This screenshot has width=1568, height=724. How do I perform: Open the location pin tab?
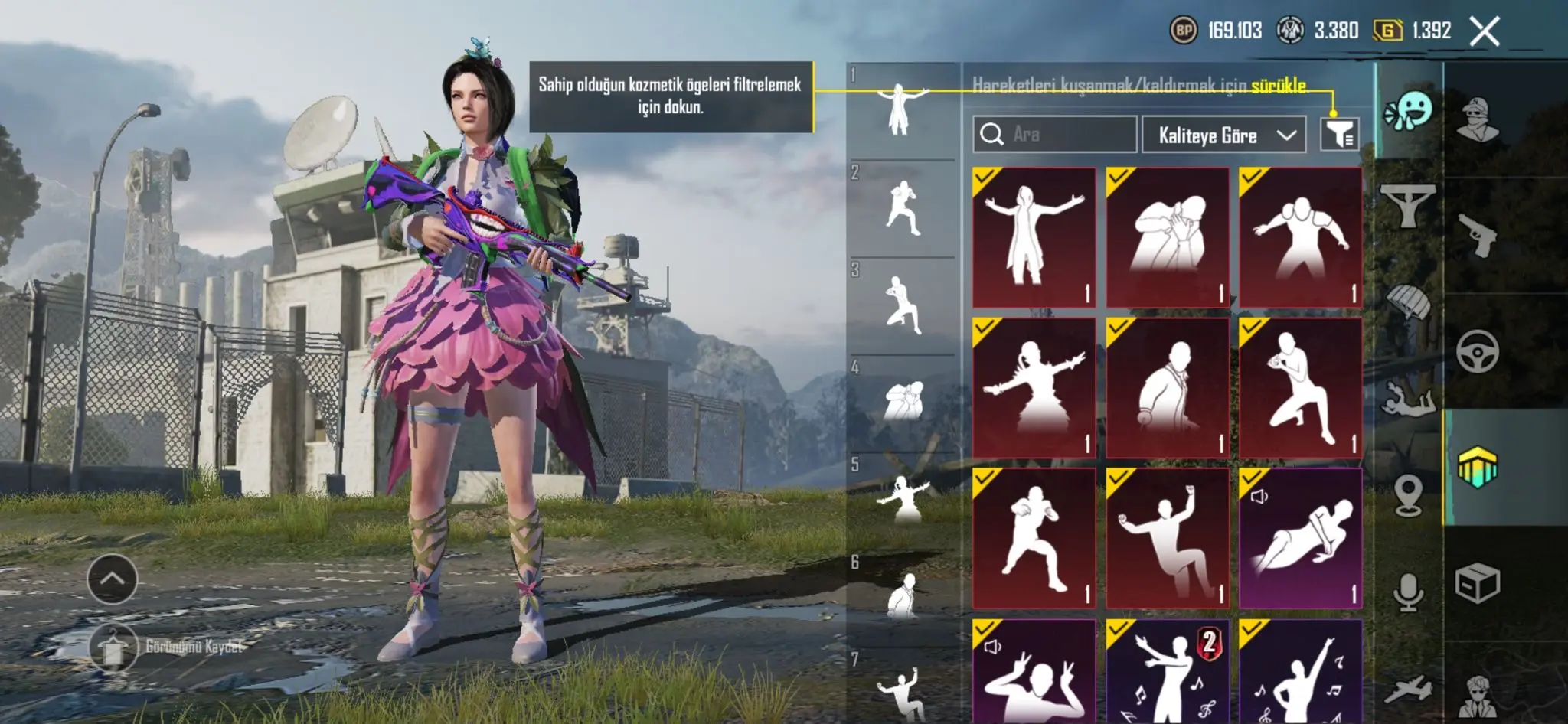(1409, 495)
